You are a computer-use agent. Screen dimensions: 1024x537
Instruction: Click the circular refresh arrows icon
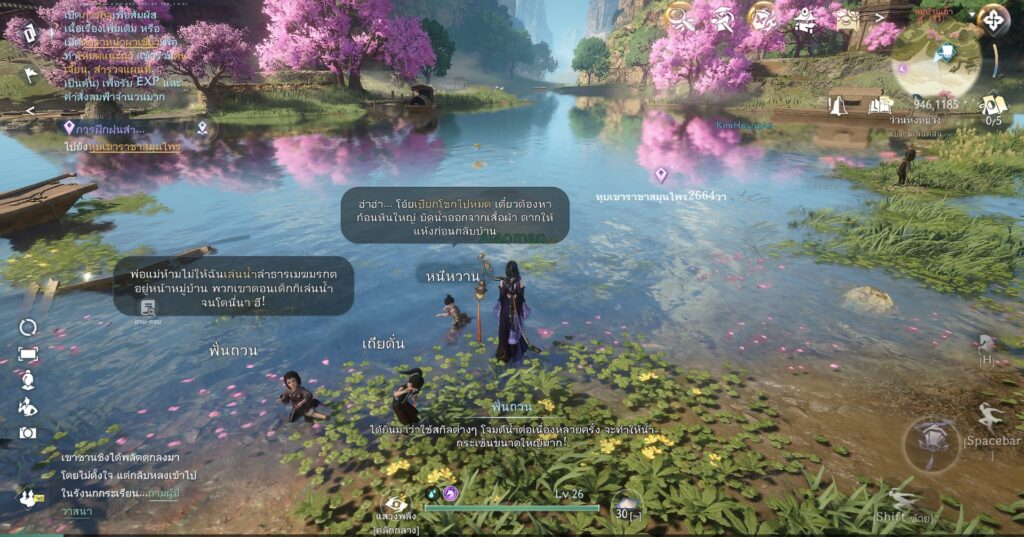click(x=28, y=327)
